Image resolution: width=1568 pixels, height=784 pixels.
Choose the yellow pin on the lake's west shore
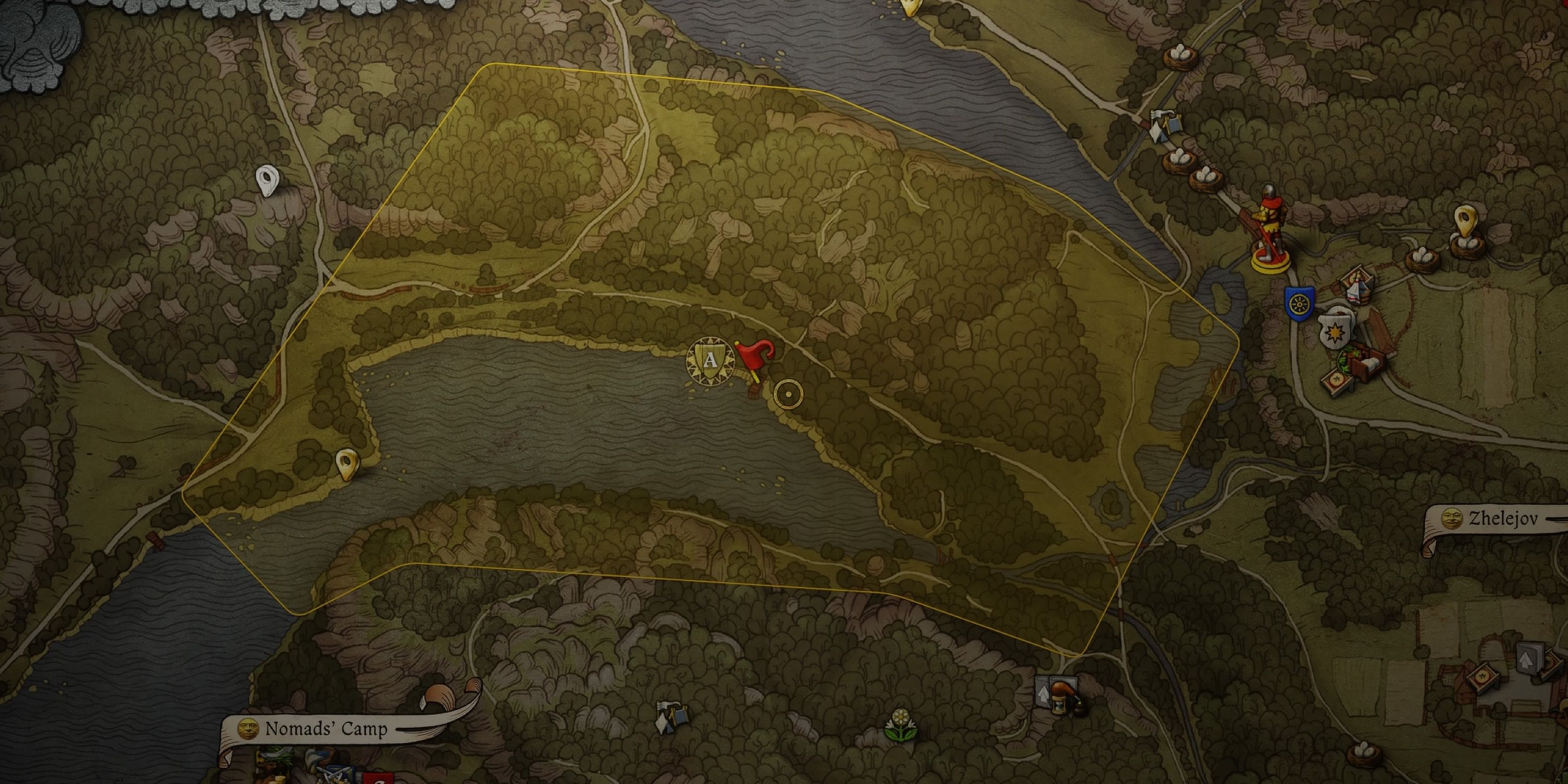[x=347, y=464]
